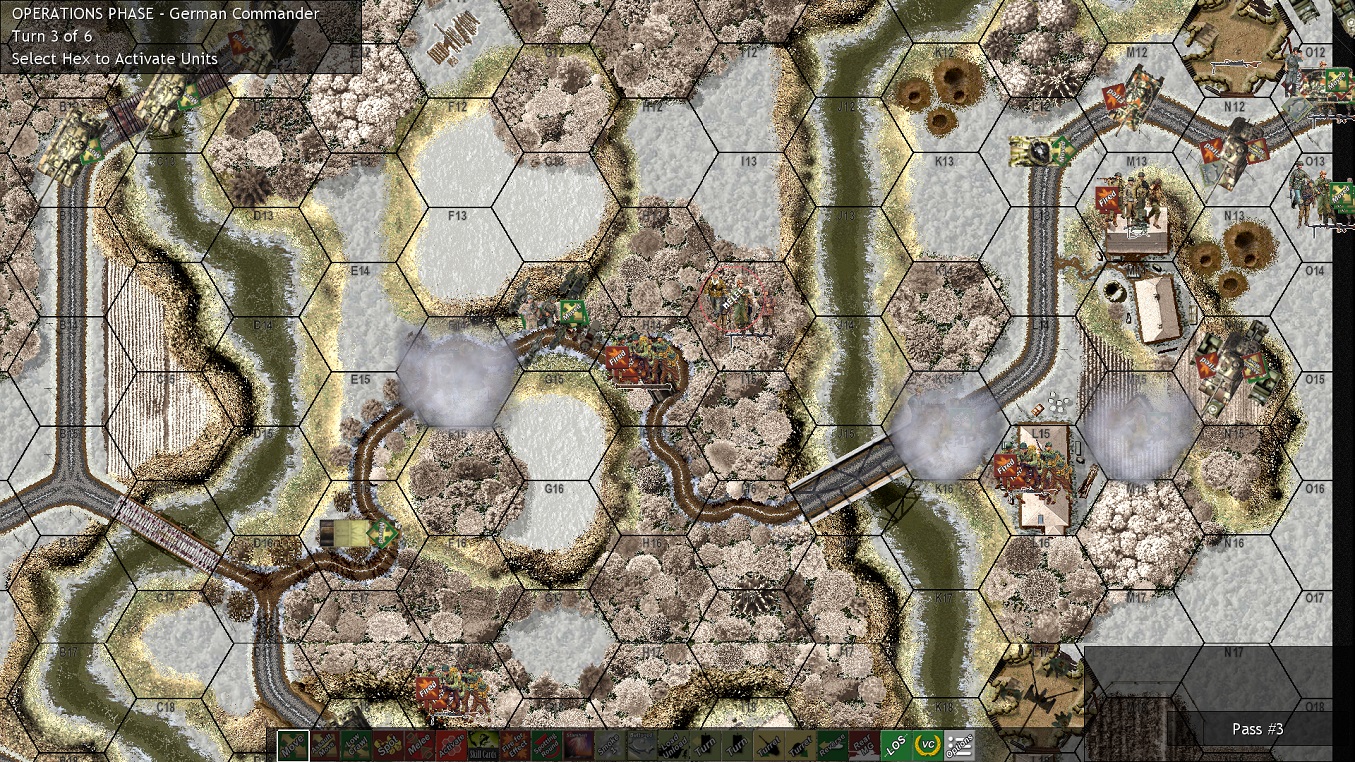The image size is (1355, 762).
Task: Deploy Smoke with the Smoke icon
Action: (x=609, y=744)
